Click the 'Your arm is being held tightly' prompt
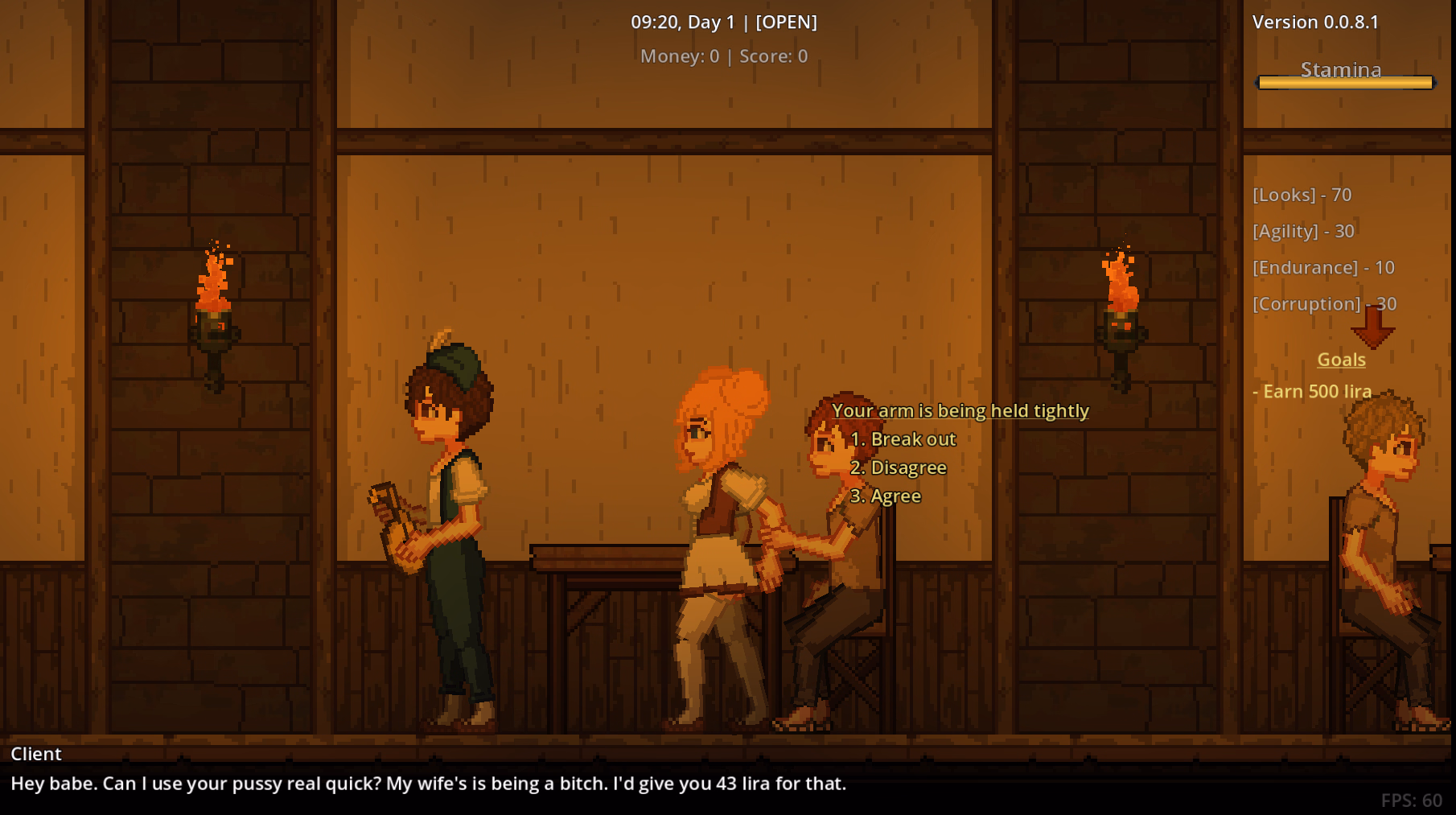 click(960, 410)
